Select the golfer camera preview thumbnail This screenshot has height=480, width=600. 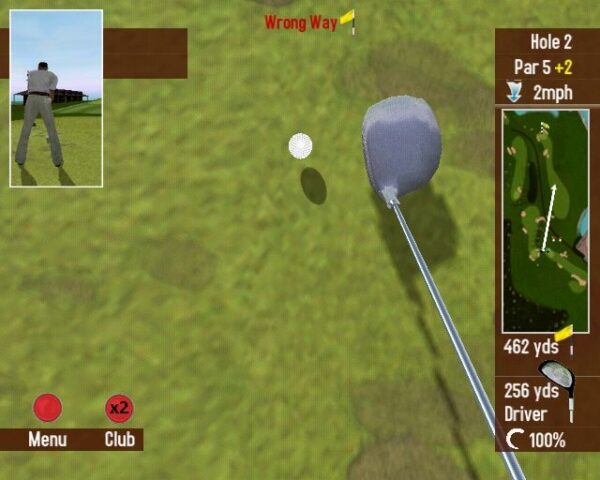click(56, 98)
